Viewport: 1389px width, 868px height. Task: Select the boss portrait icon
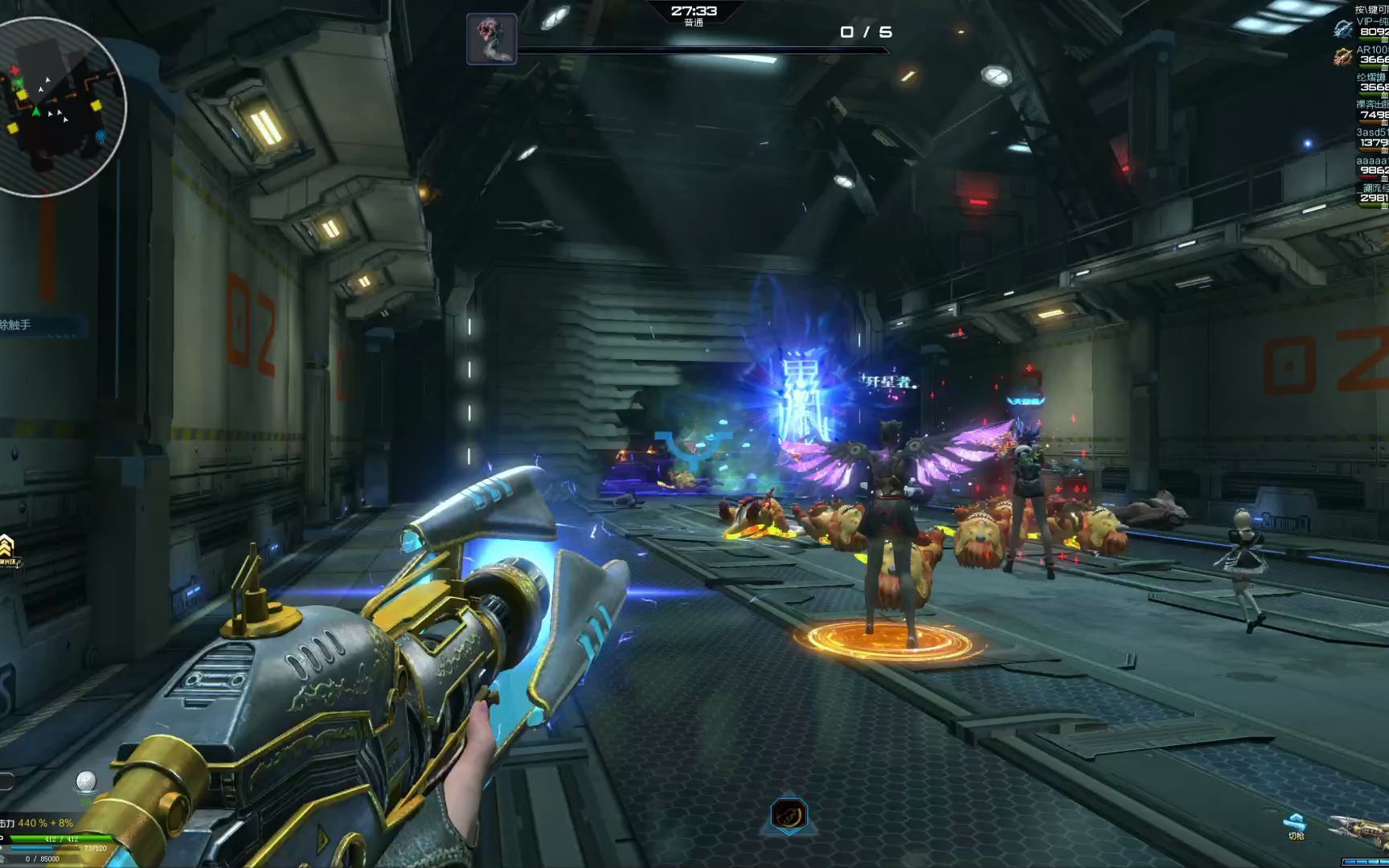tap(491, 38)
